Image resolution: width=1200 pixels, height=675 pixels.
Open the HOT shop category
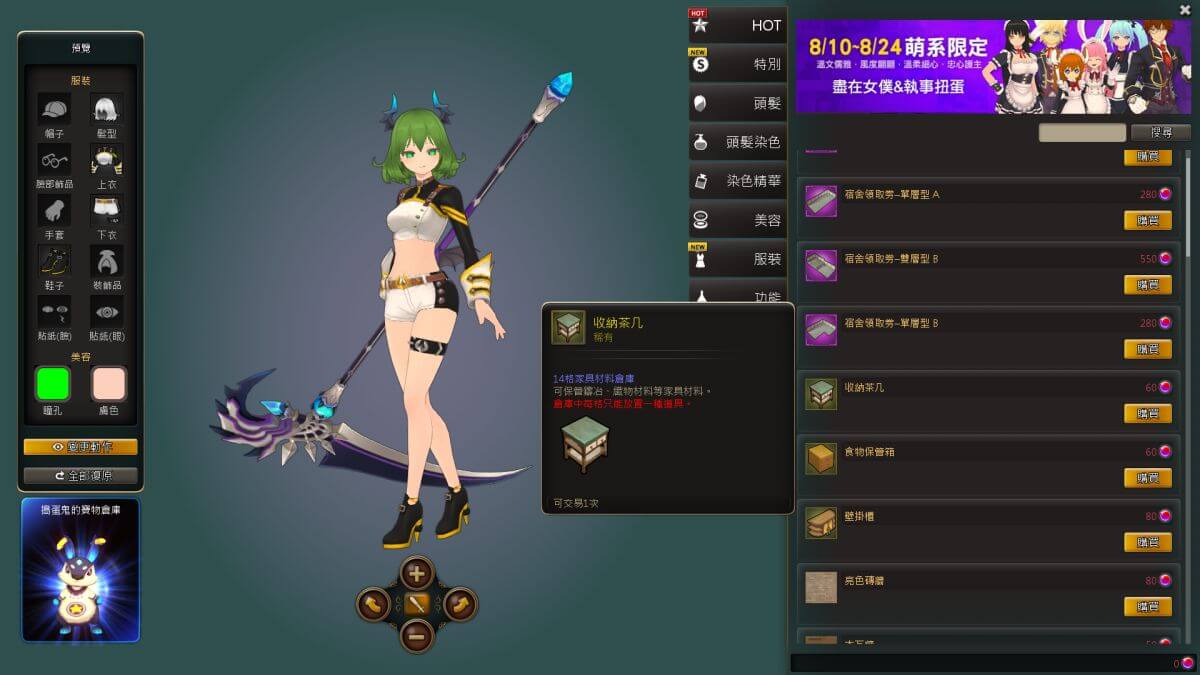point(738,25)
